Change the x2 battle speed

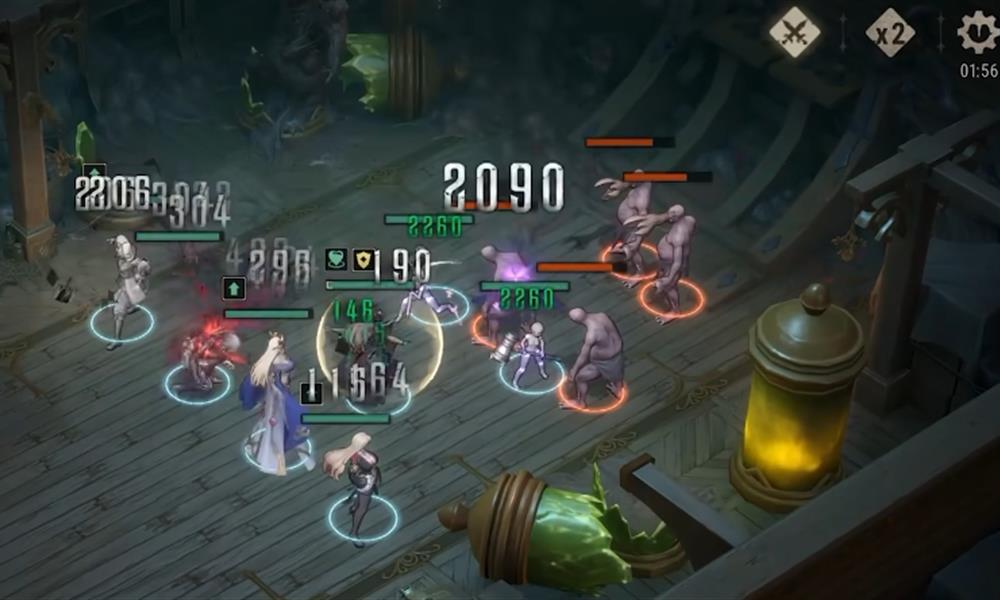coord(889,33)
